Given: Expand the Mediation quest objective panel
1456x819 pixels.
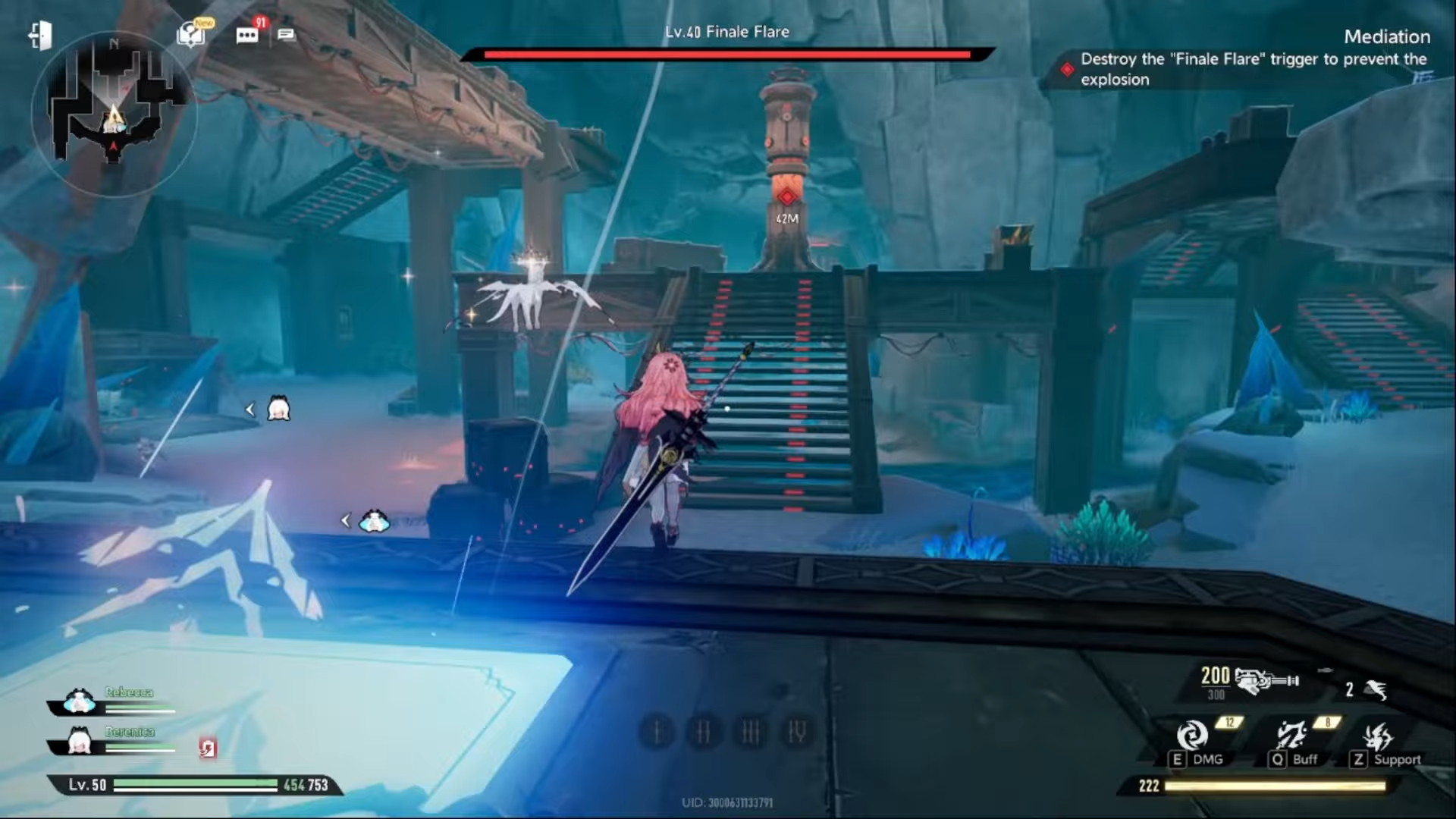Looking at the screenshot, I should 1254,69.
